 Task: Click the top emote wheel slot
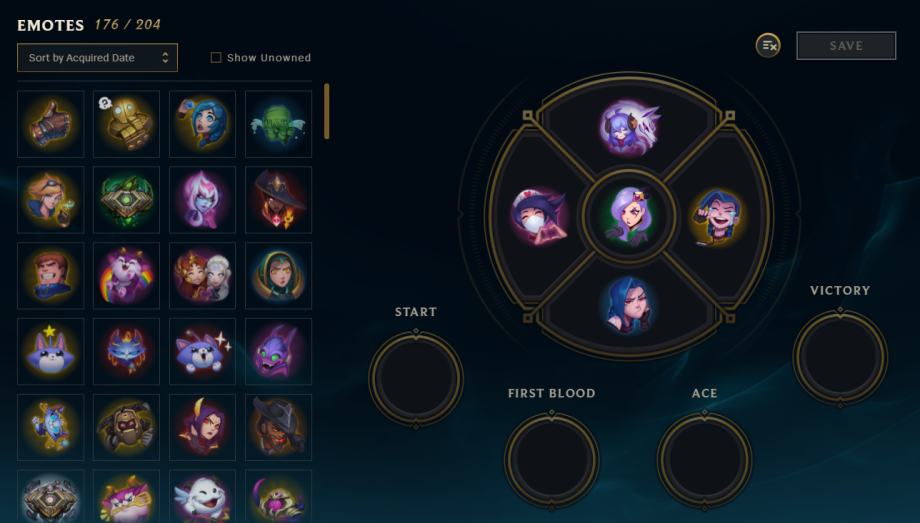629,126
